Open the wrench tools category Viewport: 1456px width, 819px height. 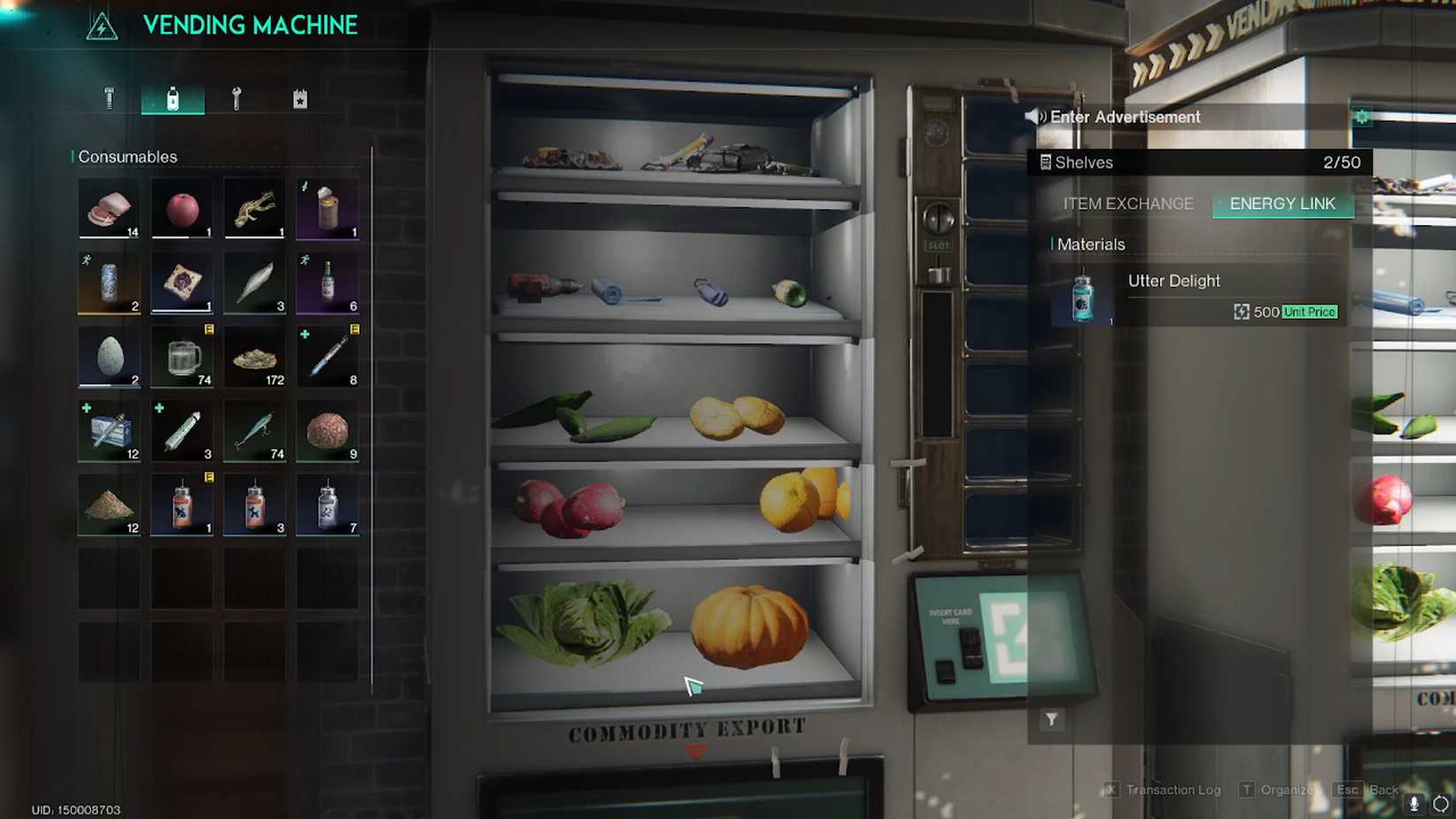click(236, 97)
